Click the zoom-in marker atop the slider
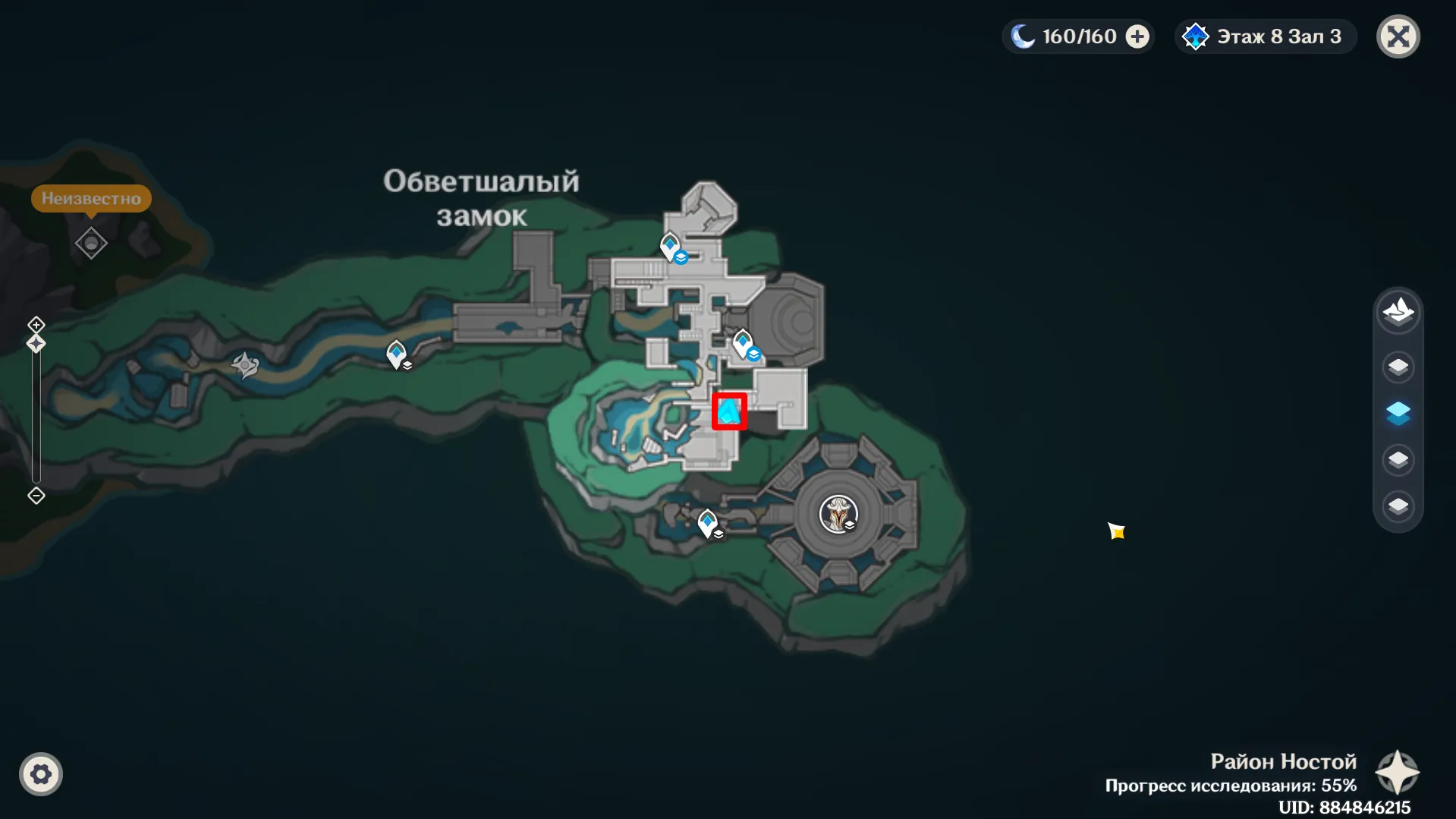 [x=35, y=325]
